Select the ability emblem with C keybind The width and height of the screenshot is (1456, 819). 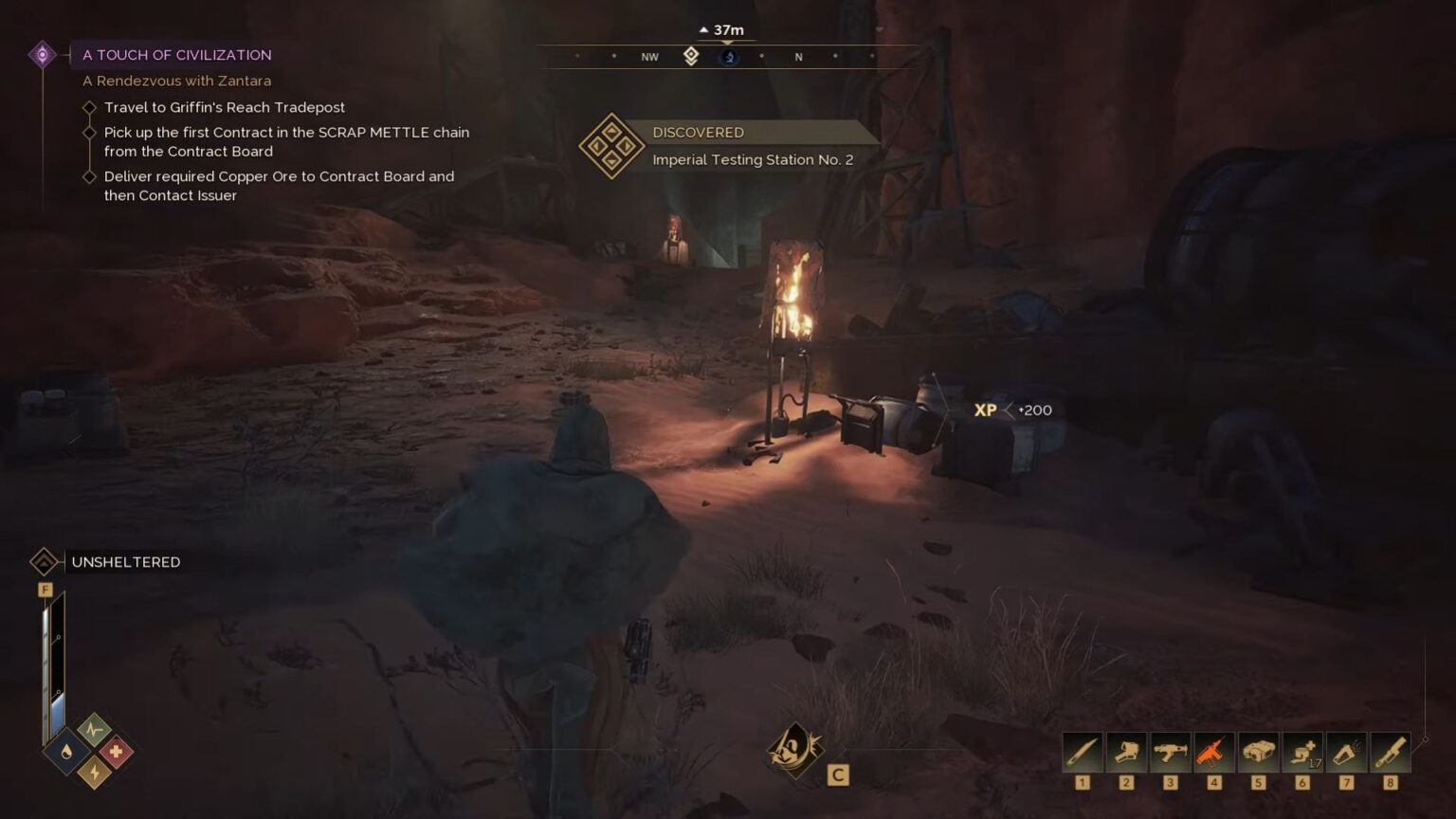(794, 752)
